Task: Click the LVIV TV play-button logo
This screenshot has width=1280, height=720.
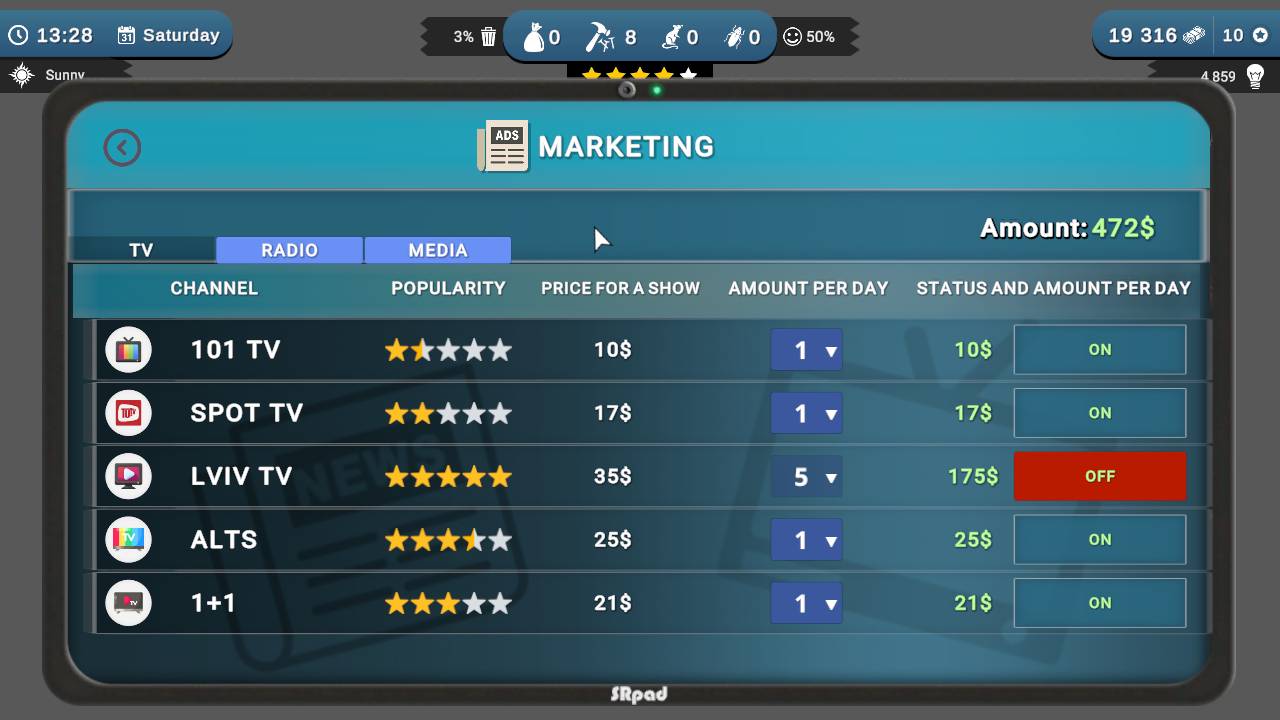Action: 128,476
